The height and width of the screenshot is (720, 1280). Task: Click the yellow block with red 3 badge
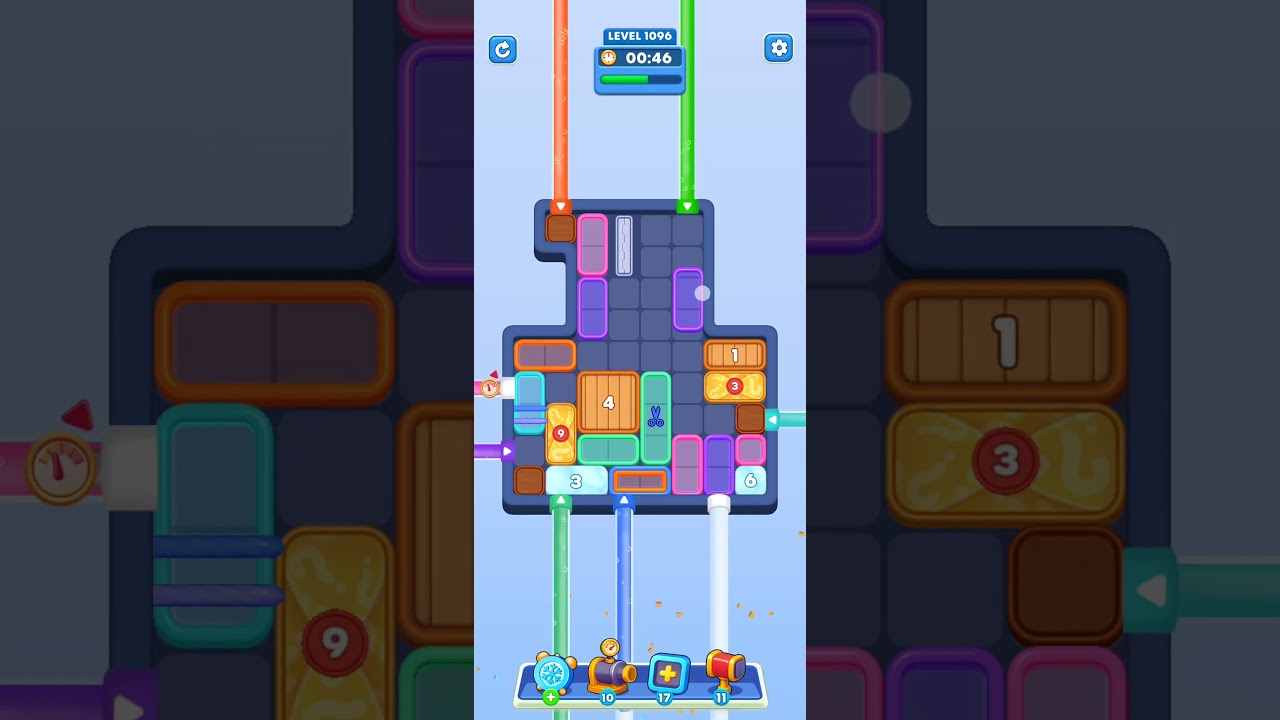[735, 385]
